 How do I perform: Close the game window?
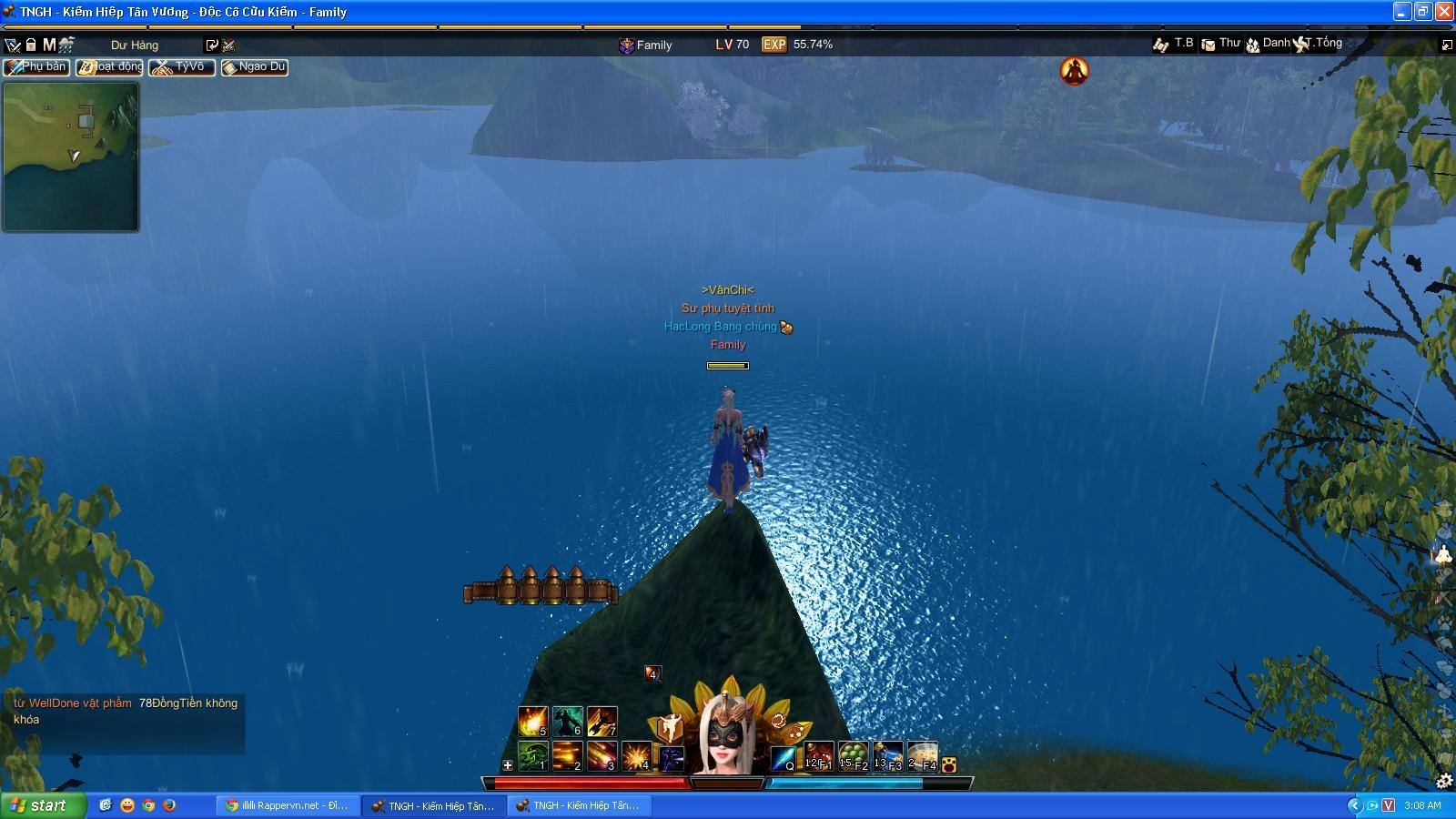pos(1444,12)
